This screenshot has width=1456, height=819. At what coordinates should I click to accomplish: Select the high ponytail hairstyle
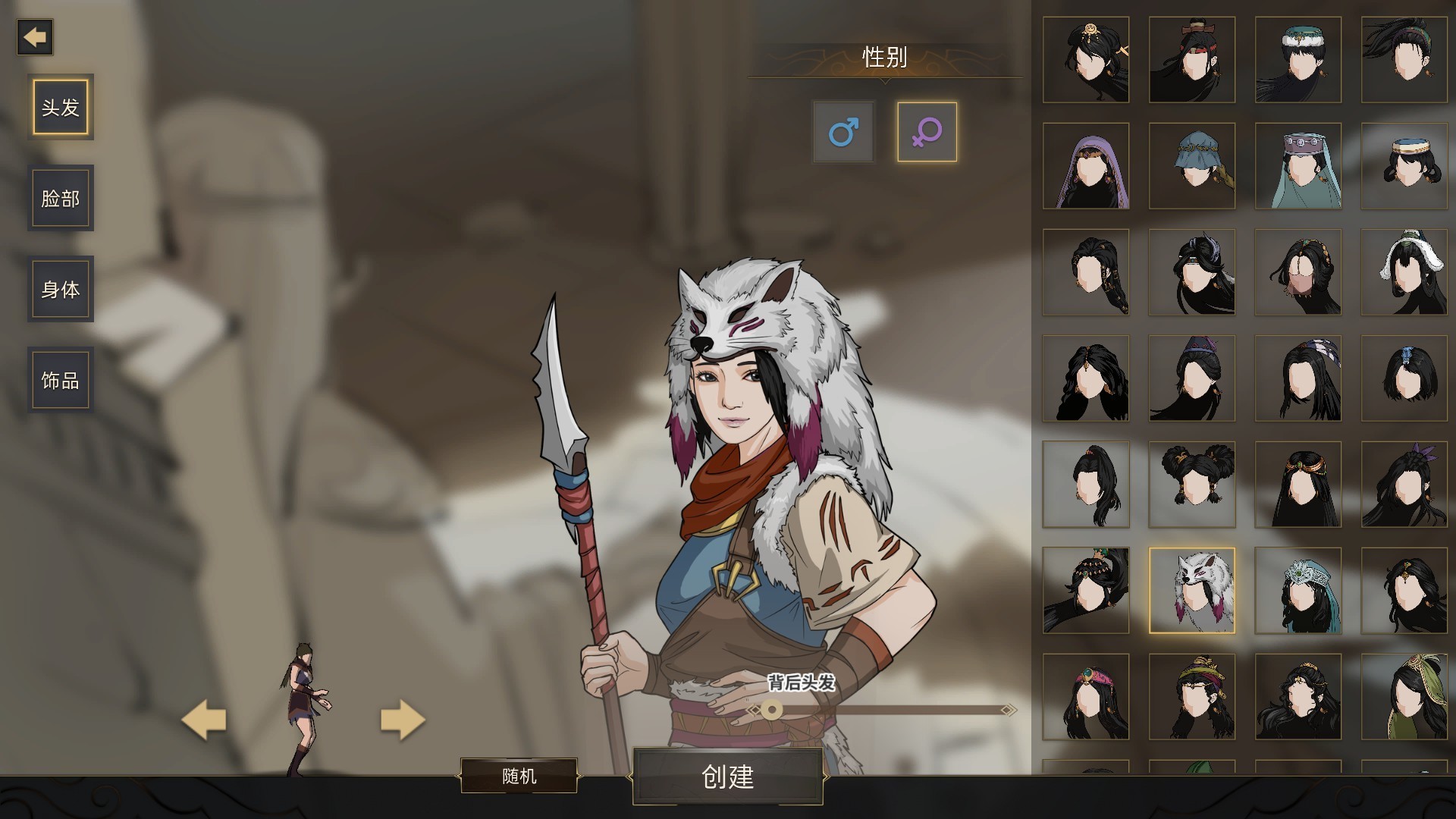pyautogui.click(x=1087, y=484)
